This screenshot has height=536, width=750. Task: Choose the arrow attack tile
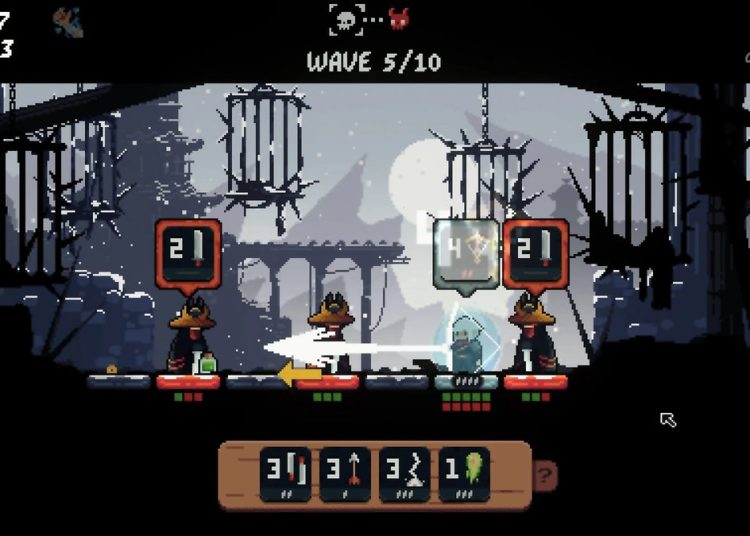(x=346, y=474)
